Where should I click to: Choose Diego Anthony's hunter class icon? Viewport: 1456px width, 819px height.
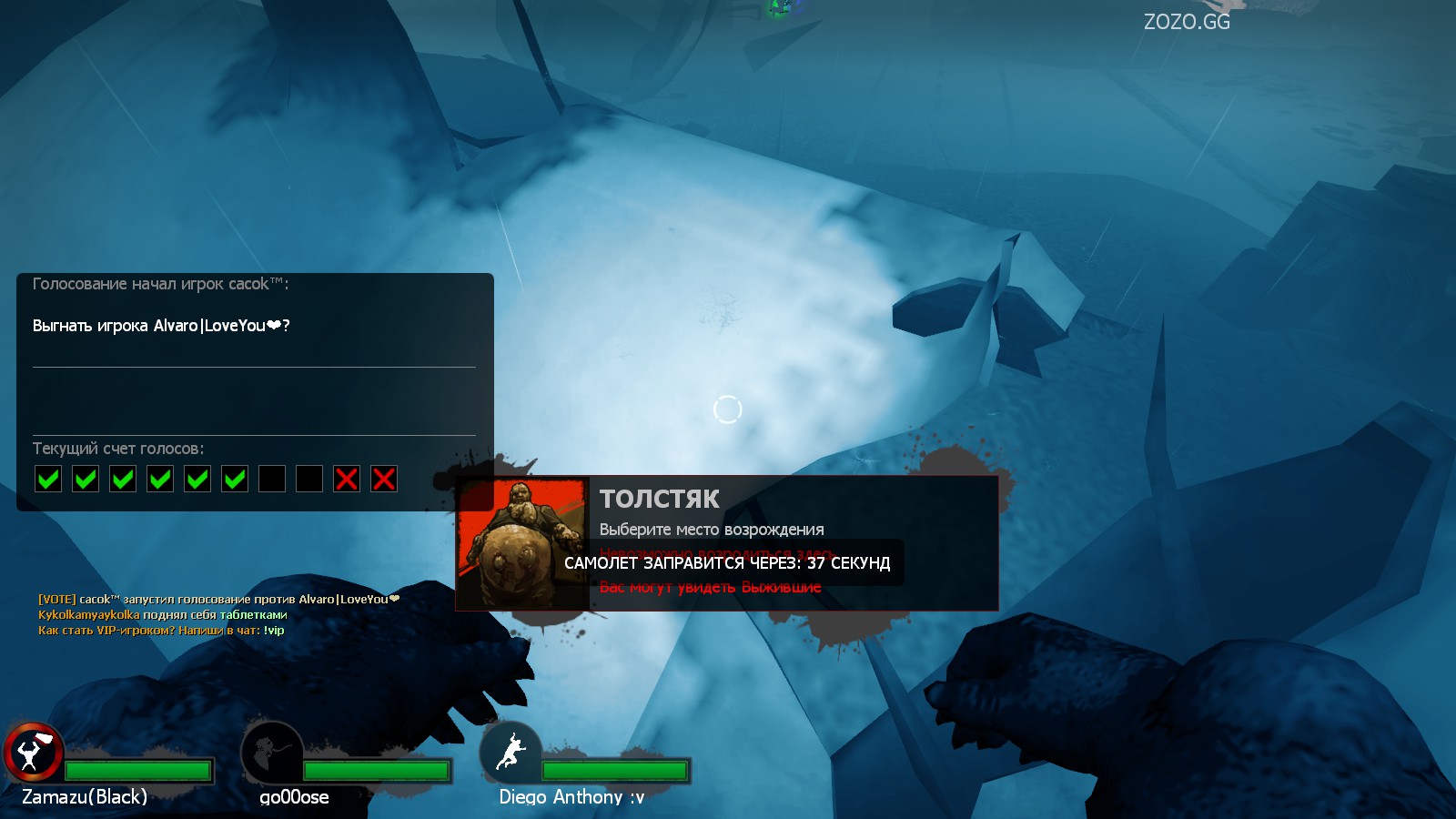(x=511, y=753)
